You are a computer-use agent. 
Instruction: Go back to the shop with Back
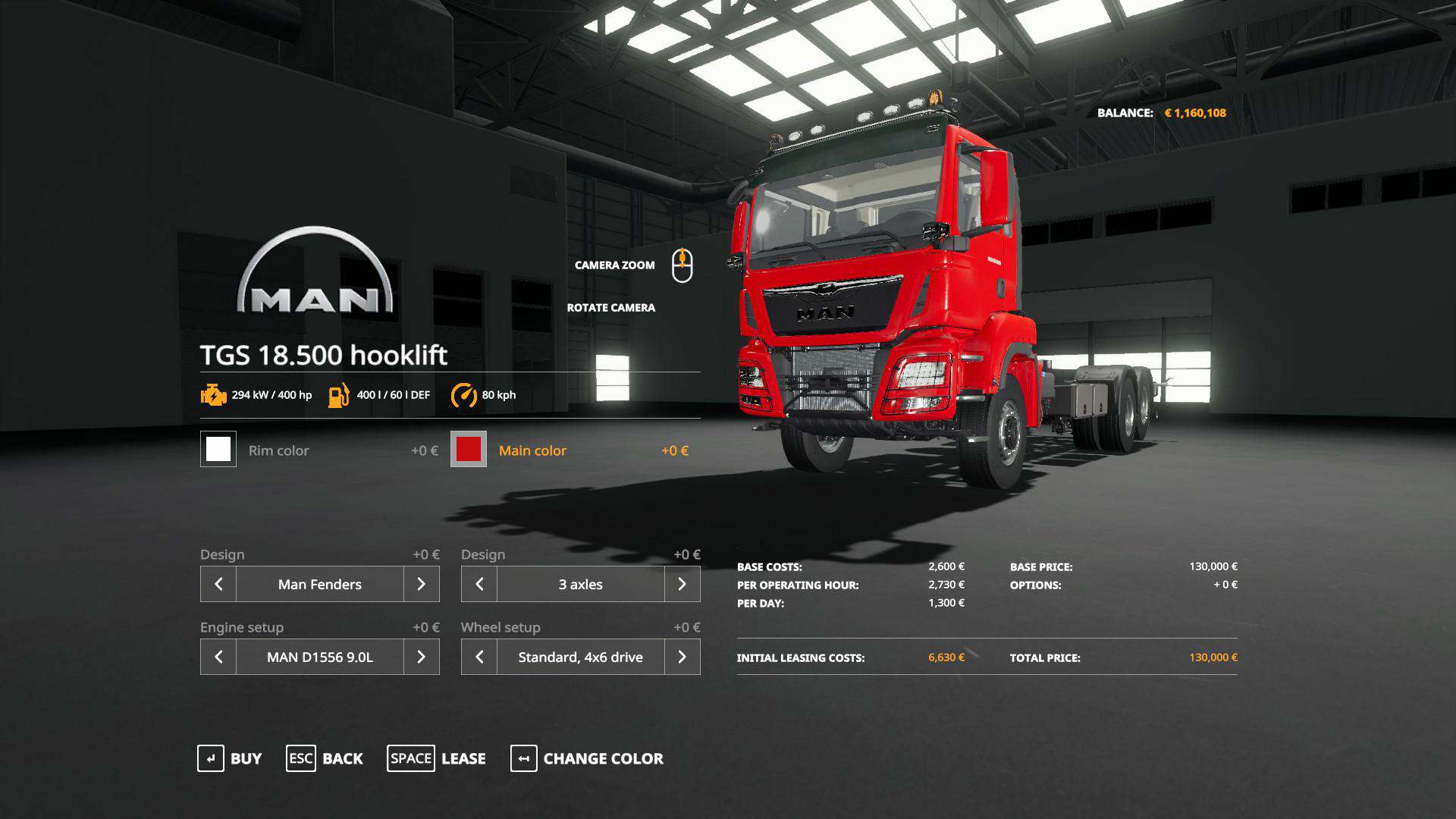click(x=325, y=758)
